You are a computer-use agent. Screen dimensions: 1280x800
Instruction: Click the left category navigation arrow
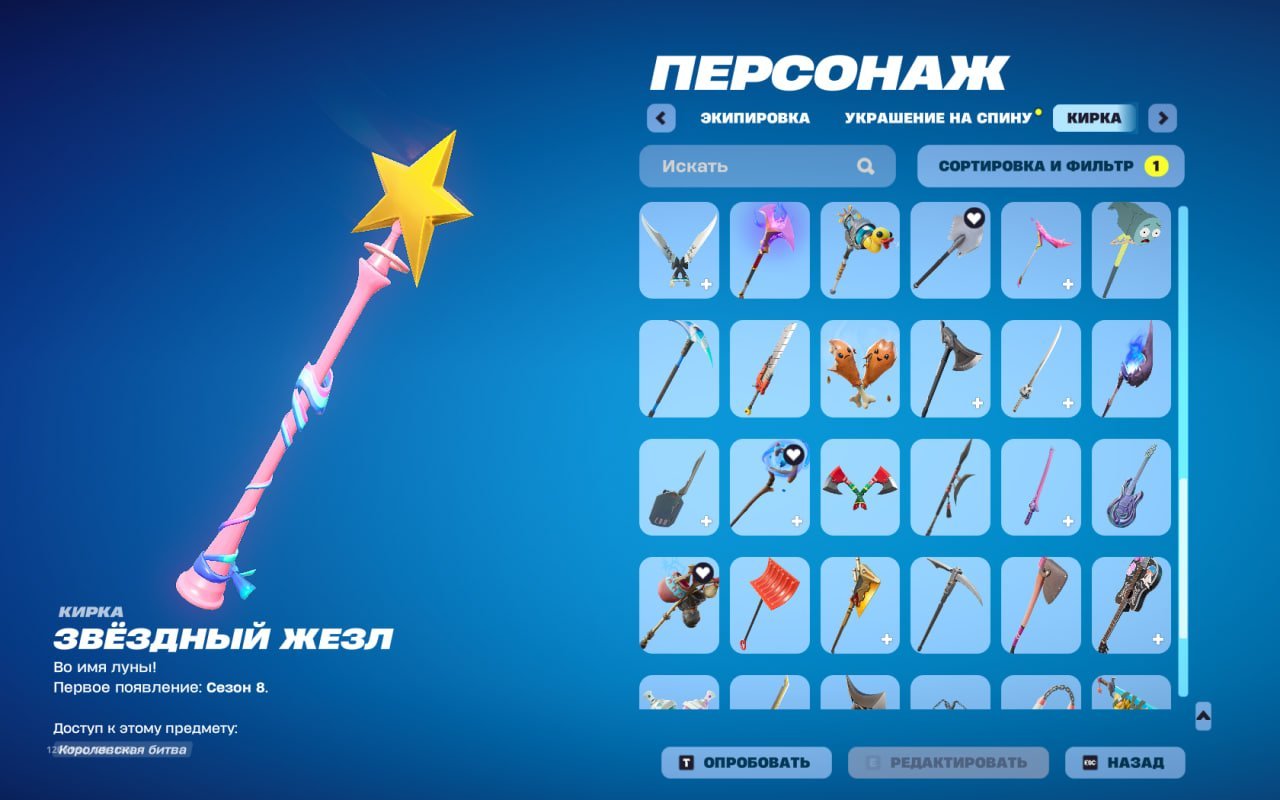[x=660, y=118]
